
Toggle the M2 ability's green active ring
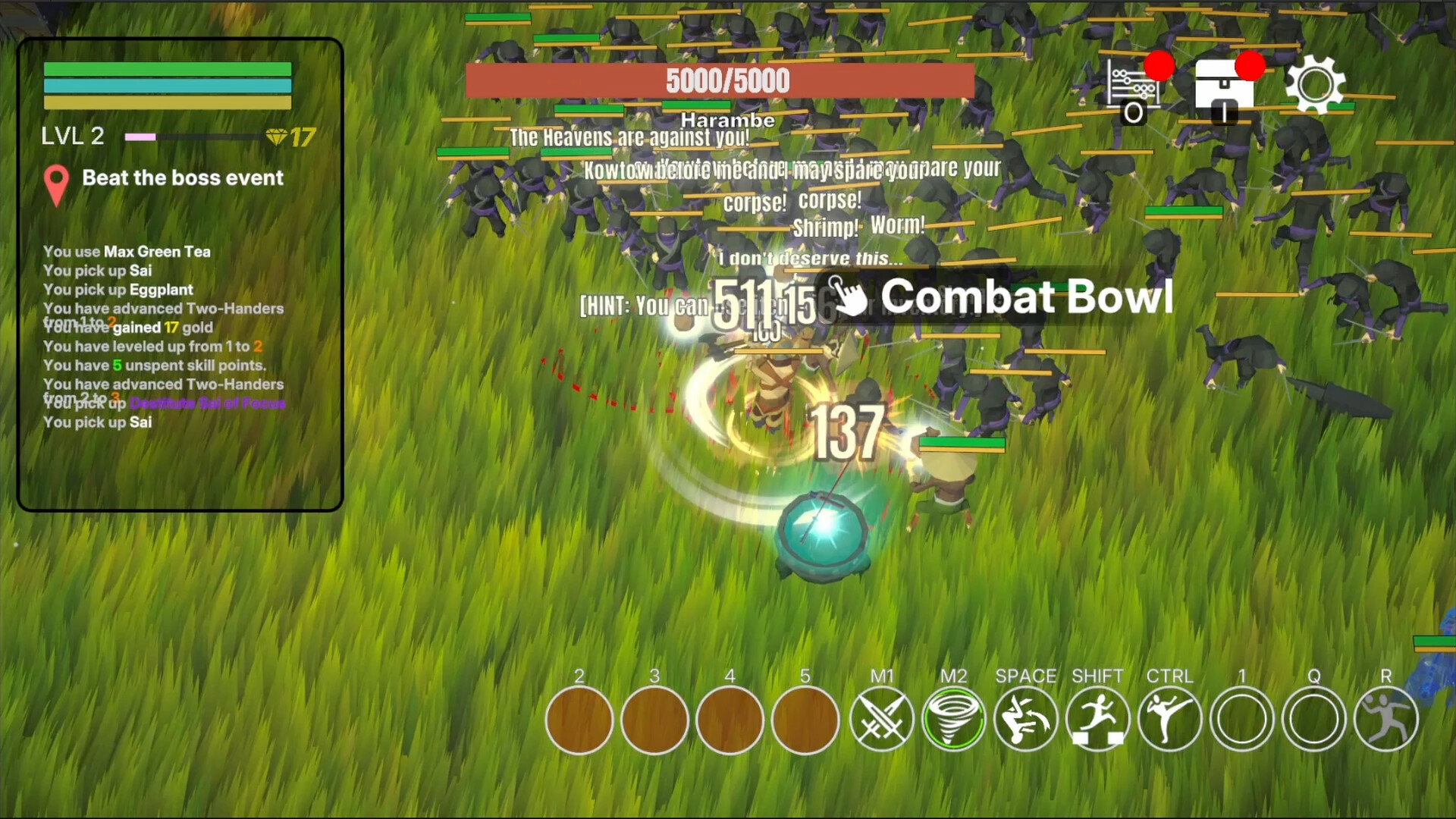coord(953,719)
